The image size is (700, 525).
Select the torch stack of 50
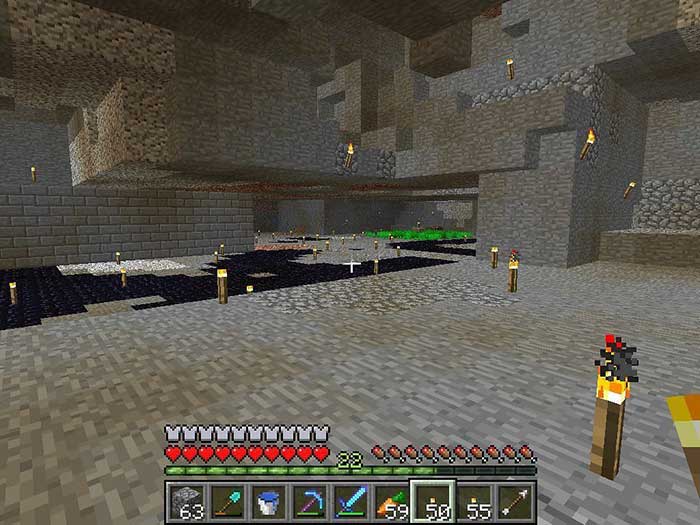tap(434, 501)
